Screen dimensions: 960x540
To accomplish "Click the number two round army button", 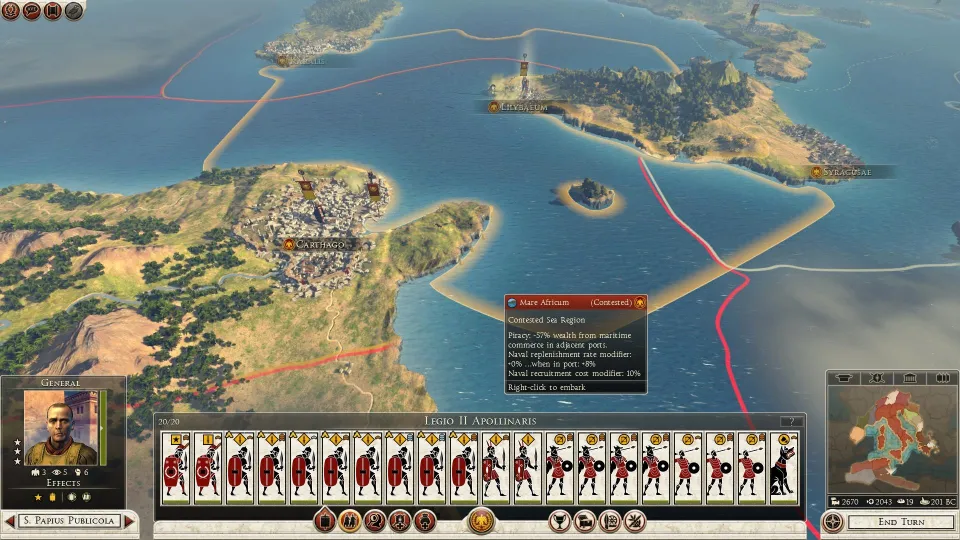I will click(375, 520).
